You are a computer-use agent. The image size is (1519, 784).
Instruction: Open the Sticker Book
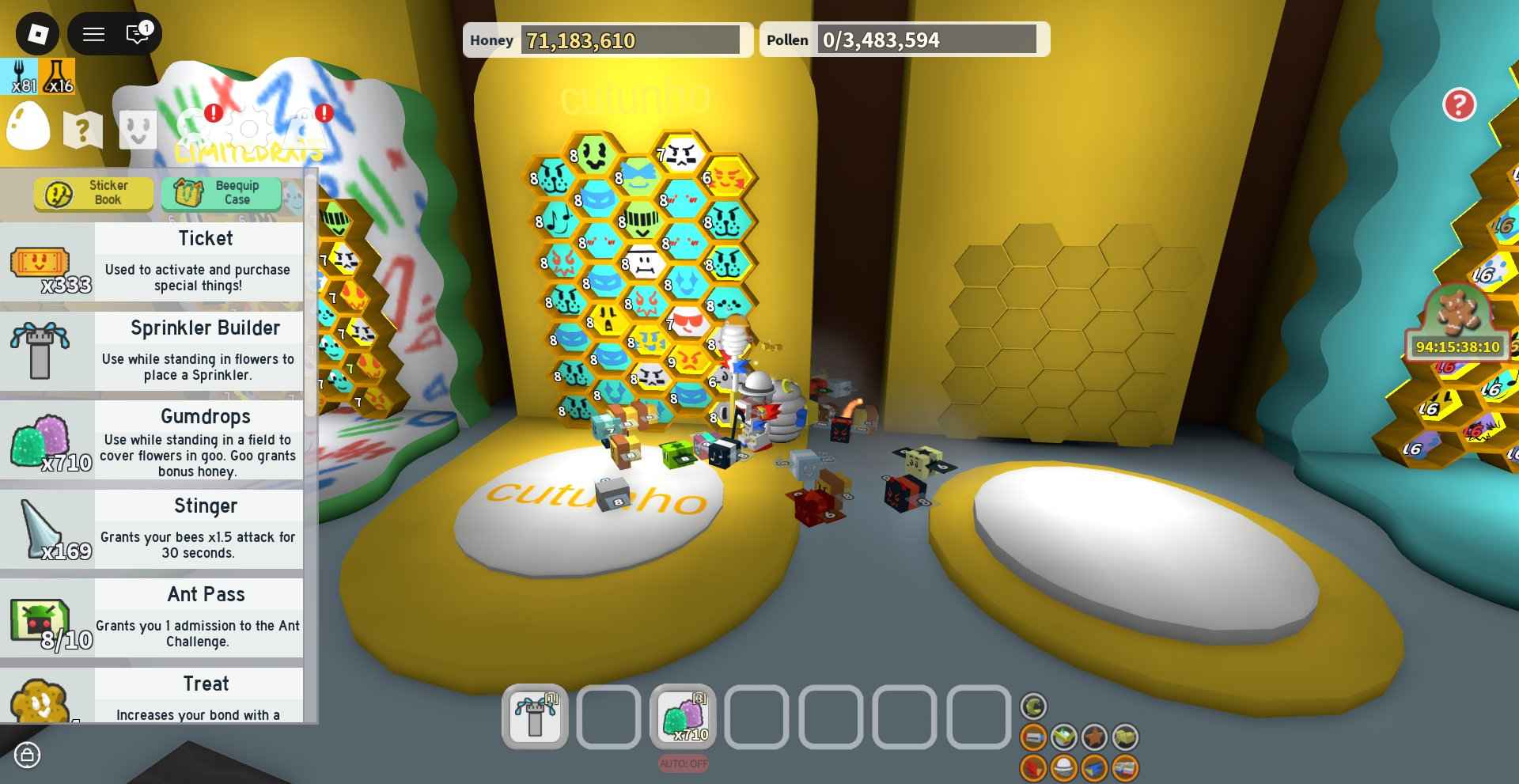(93, 192)
